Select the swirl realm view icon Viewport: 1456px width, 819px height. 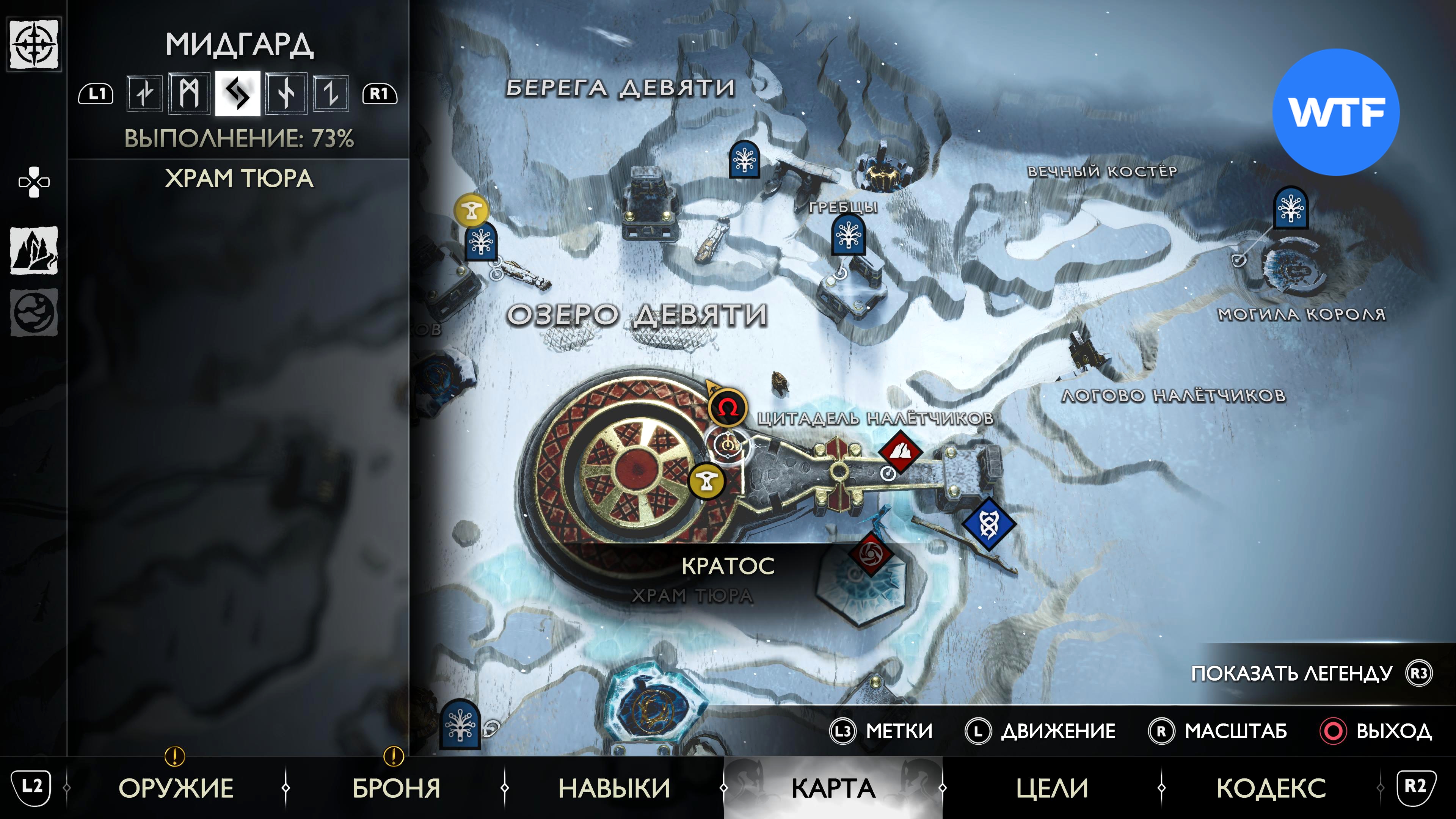point(34,312)
